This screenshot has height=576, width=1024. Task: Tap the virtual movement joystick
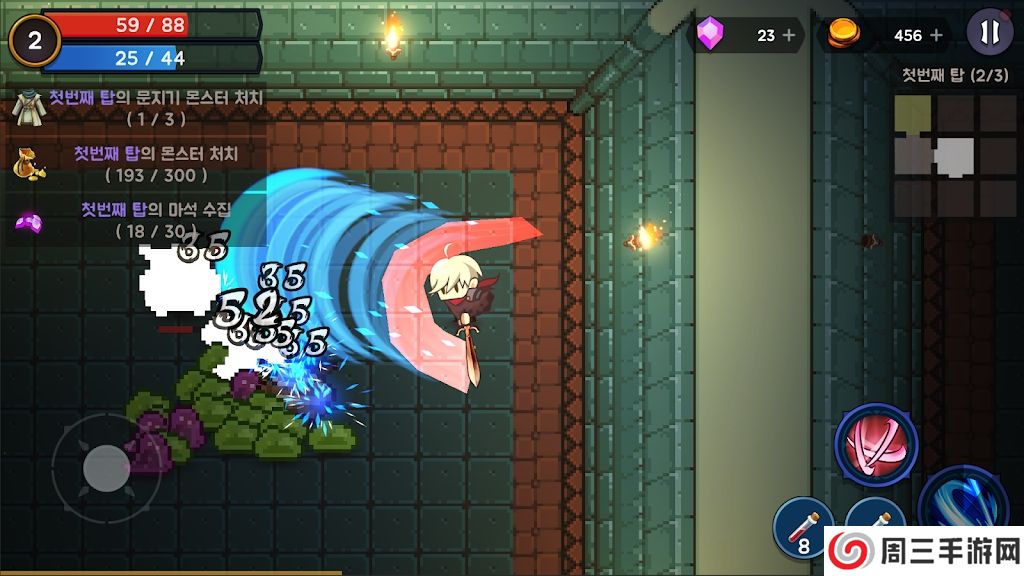[x=105, y=467]
